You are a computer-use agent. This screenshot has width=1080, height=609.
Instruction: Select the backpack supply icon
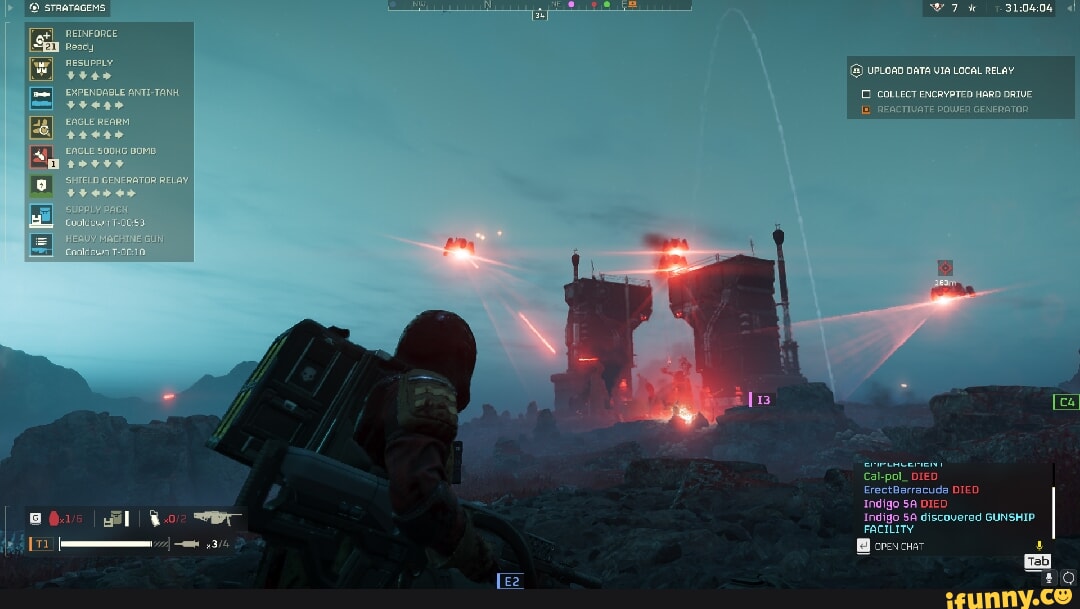click(x=116, y=518)
